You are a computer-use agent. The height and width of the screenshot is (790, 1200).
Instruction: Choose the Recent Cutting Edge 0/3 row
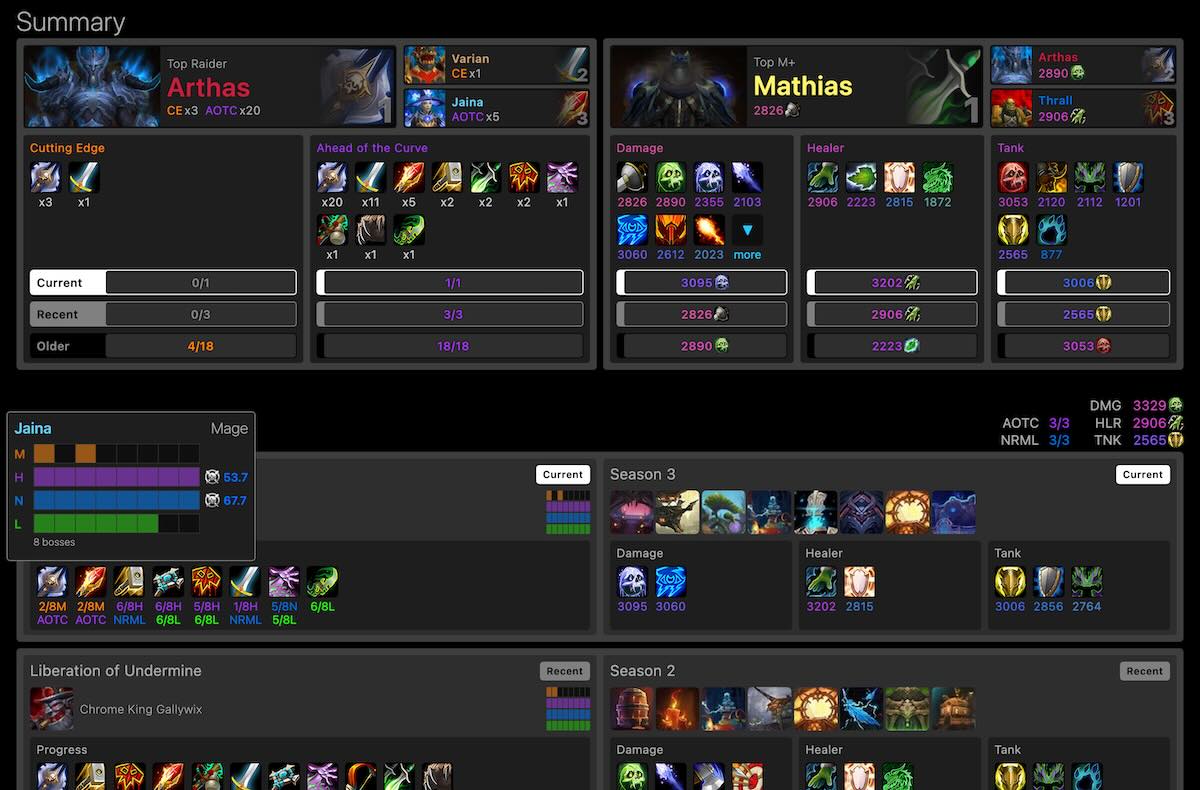coord(163,315)
